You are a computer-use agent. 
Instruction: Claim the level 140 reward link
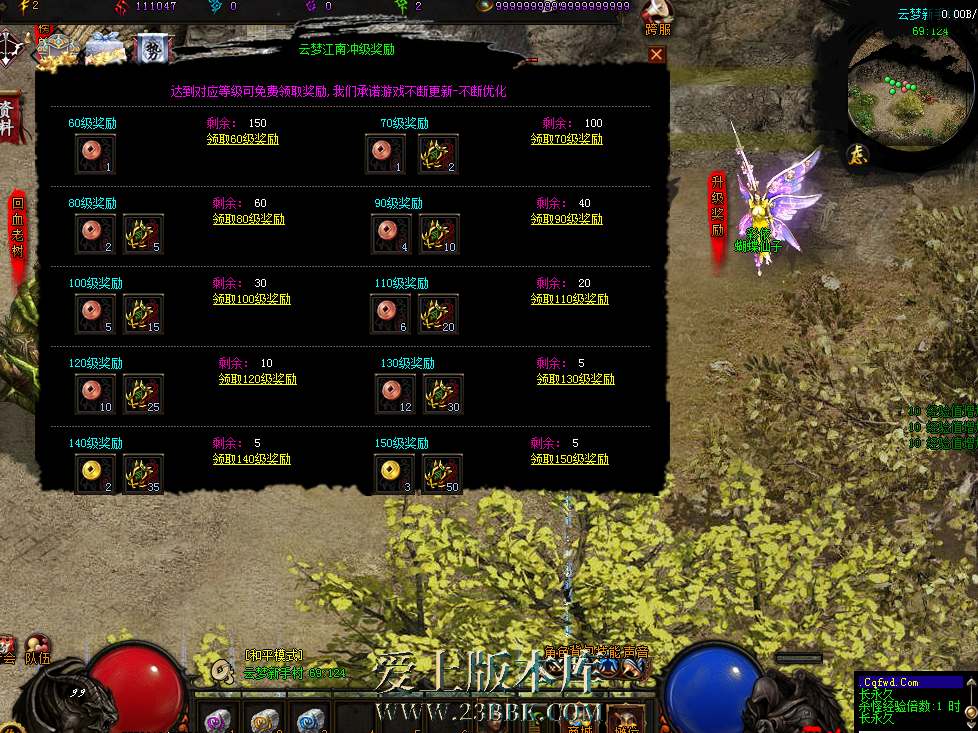point(251,459)
